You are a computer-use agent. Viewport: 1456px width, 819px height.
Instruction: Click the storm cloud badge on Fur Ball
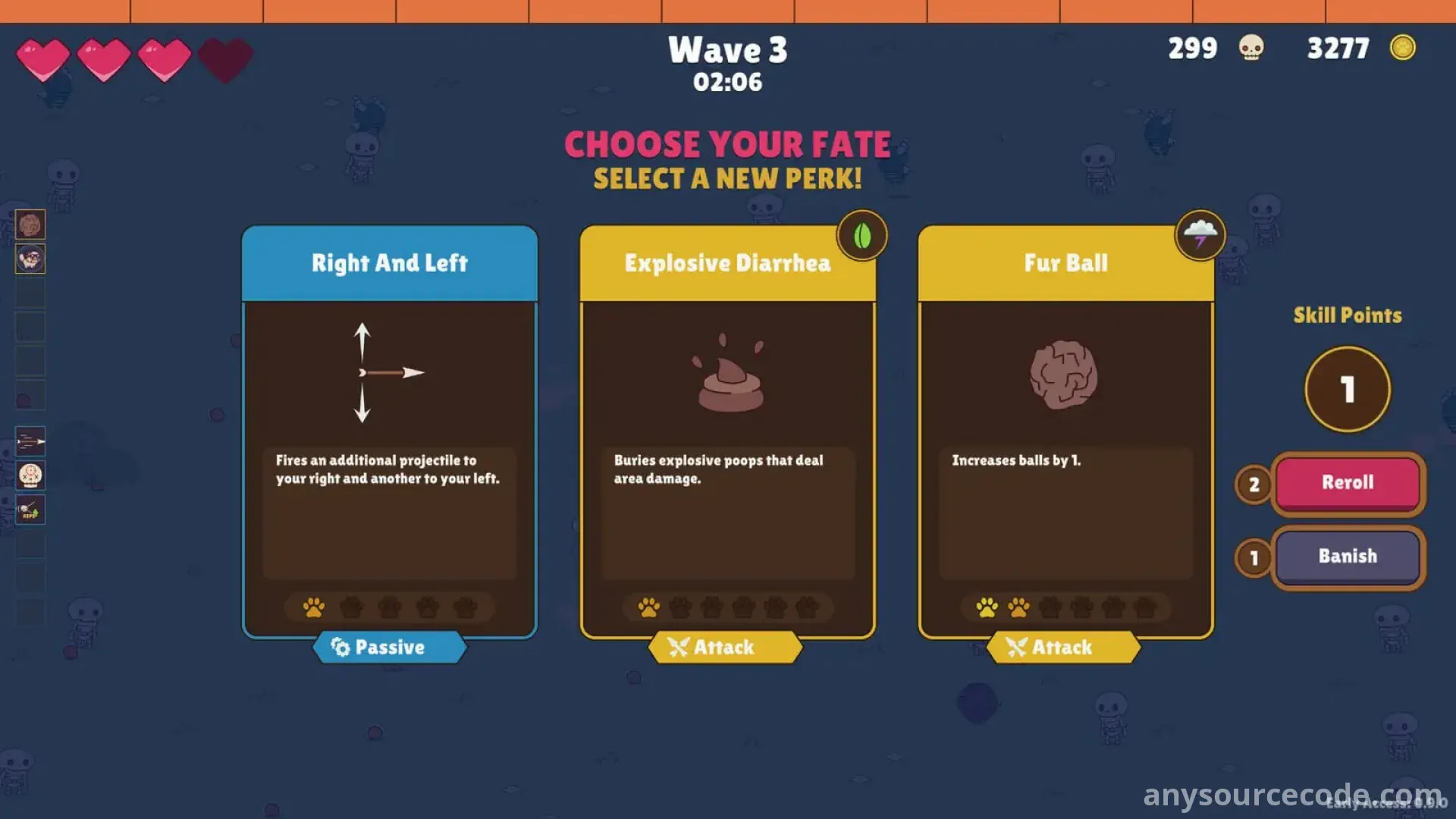tap(1200, 236)
